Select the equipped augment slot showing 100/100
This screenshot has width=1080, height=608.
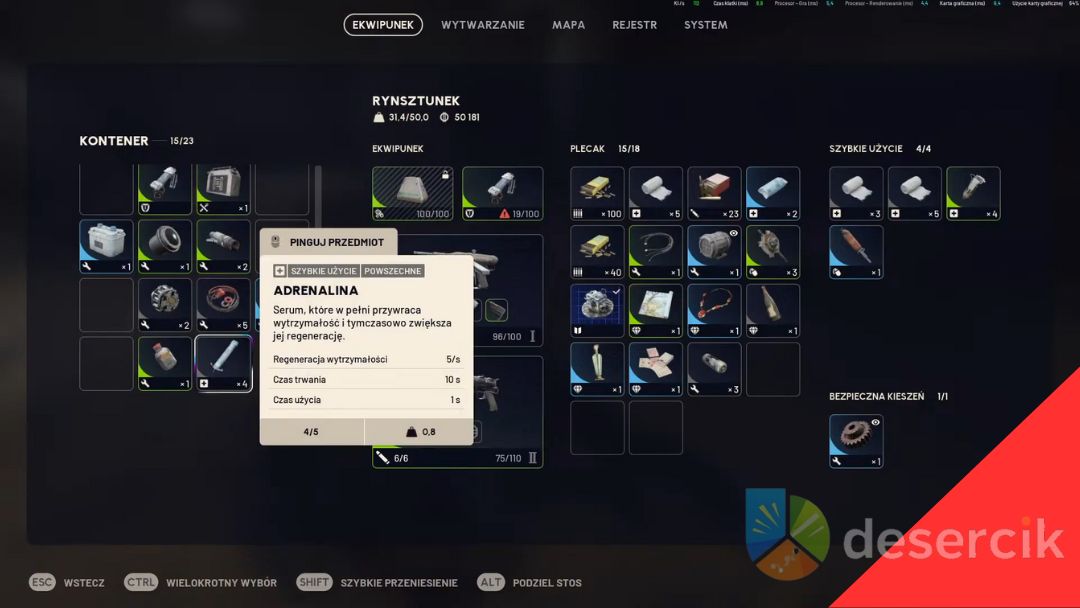412,193
